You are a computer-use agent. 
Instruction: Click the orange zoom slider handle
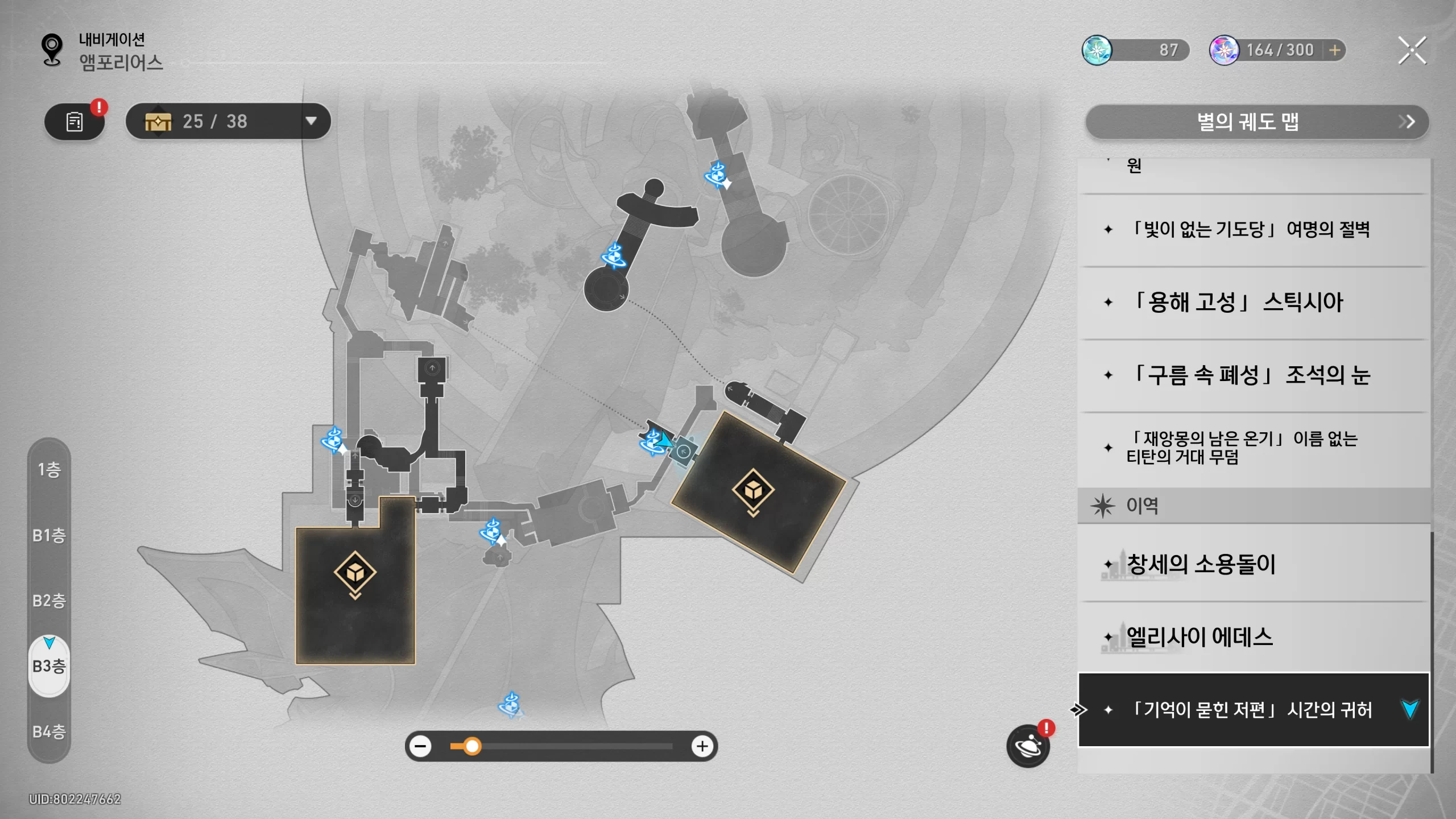point(472,746)
